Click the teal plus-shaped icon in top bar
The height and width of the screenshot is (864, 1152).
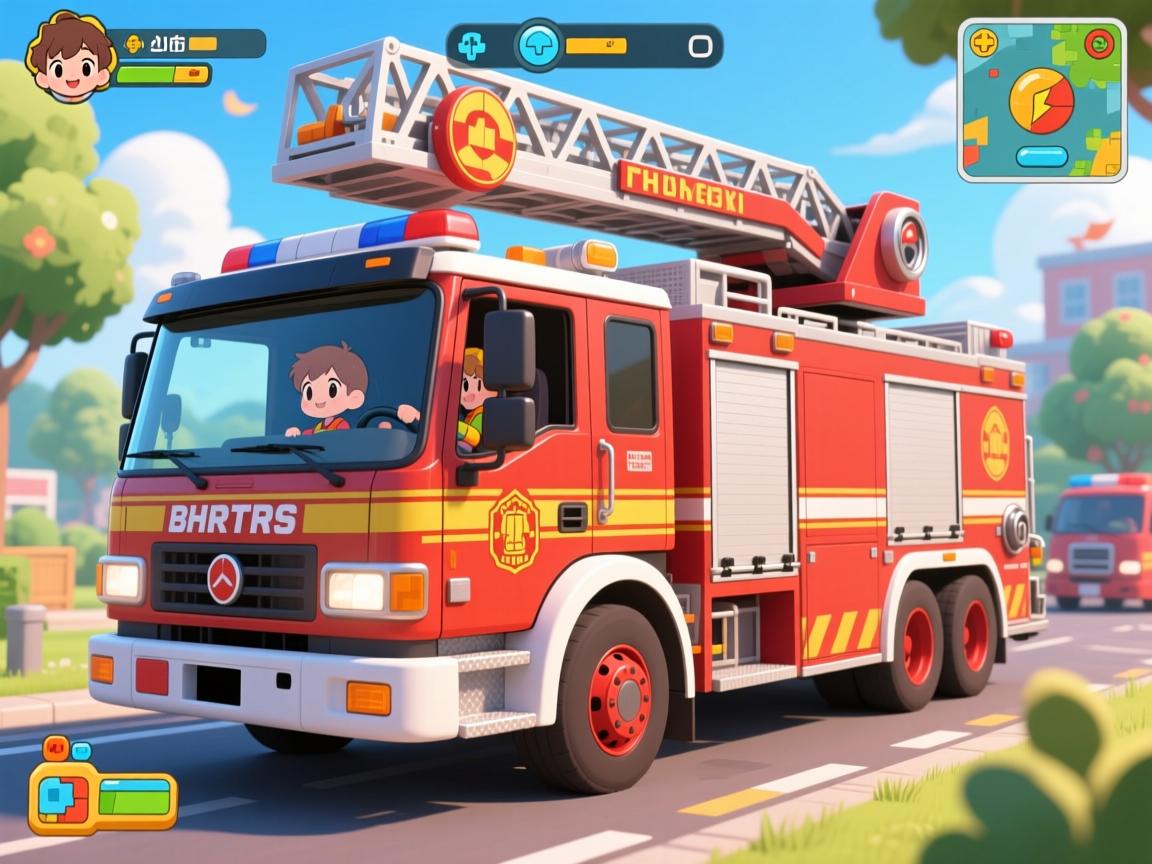tap(471, 46)
